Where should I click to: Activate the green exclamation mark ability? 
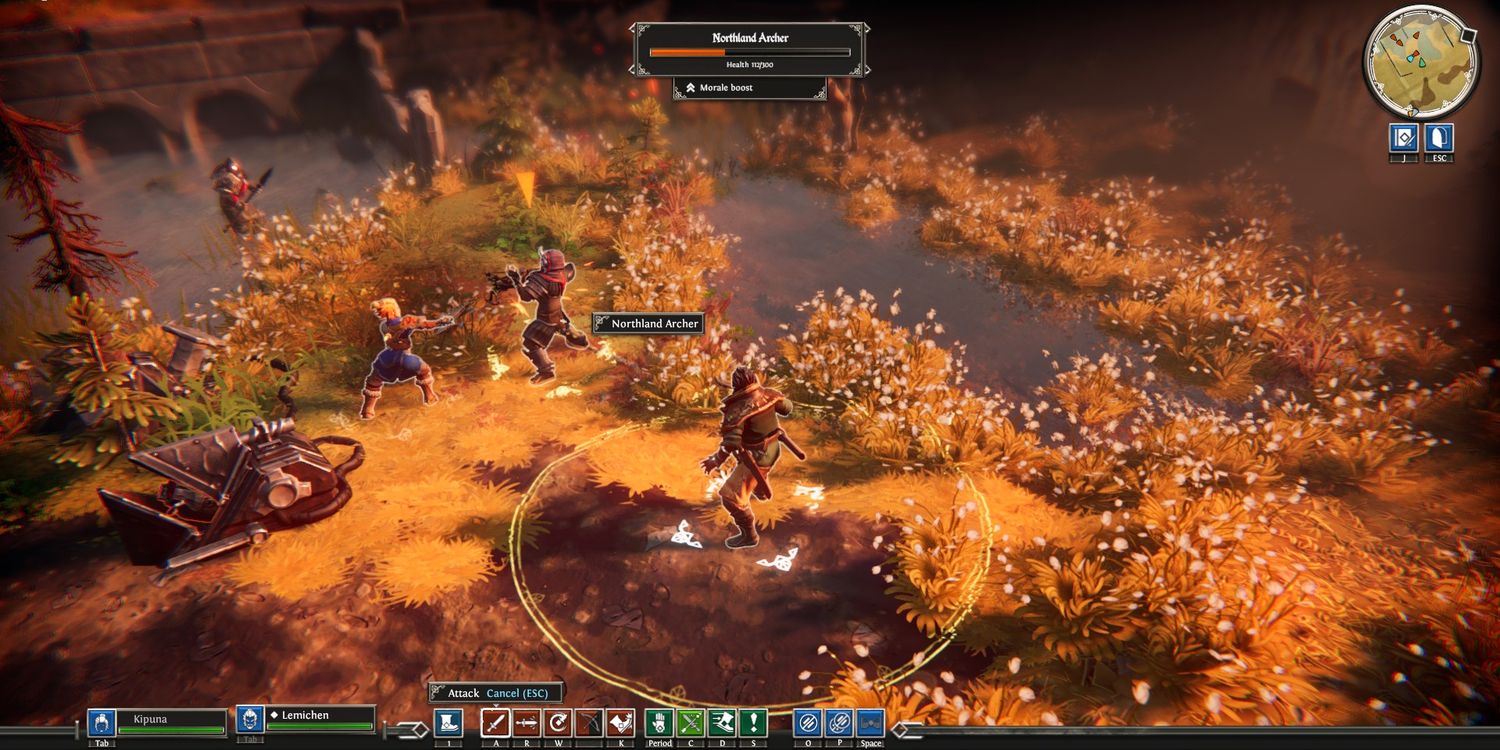pyautogui.click(x=752, y=723)
